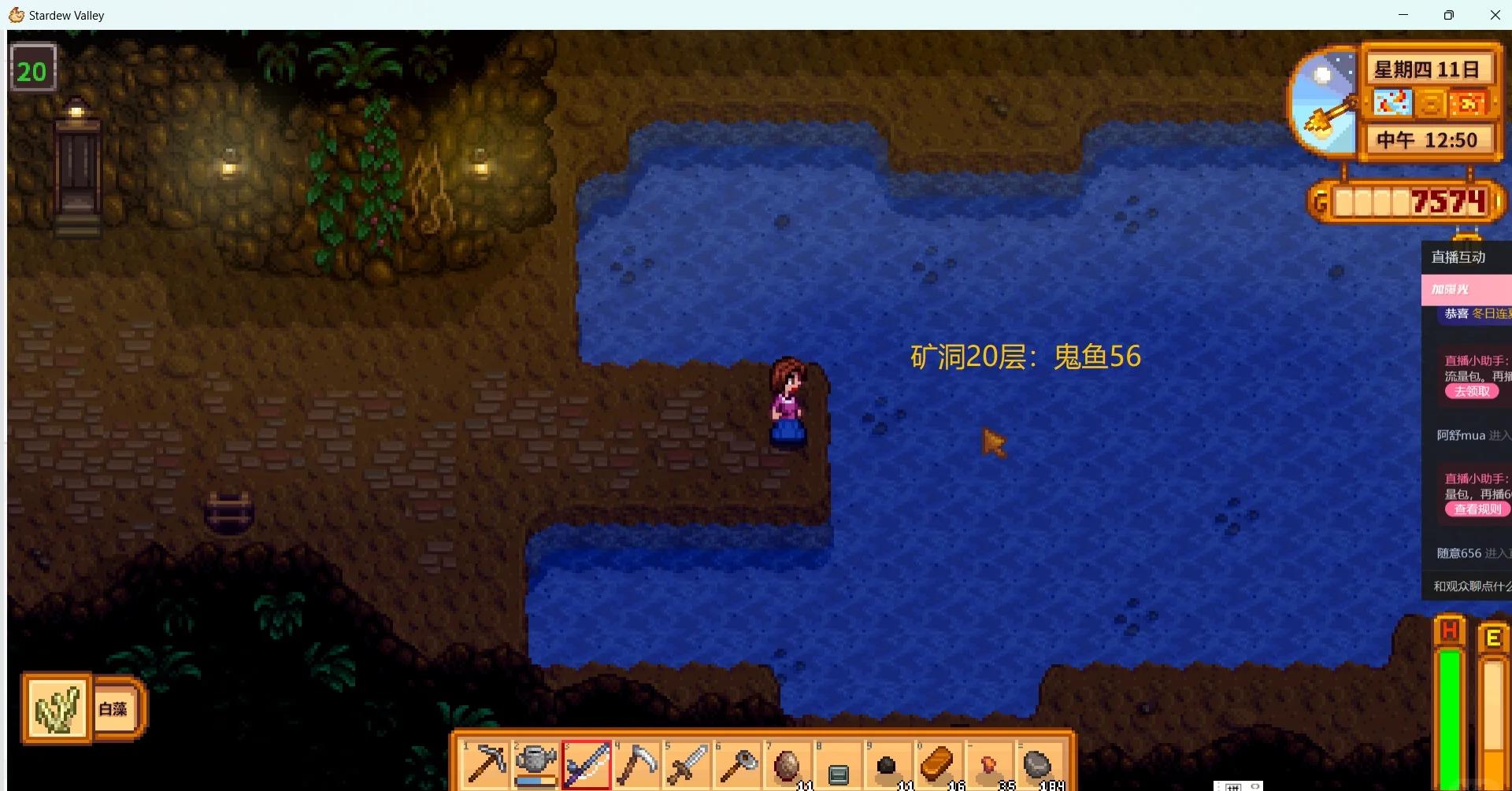The height and width of the screenshot is (791, 1512).
Task: Choose the stone stack slot
Action: tap(1038, 764)
